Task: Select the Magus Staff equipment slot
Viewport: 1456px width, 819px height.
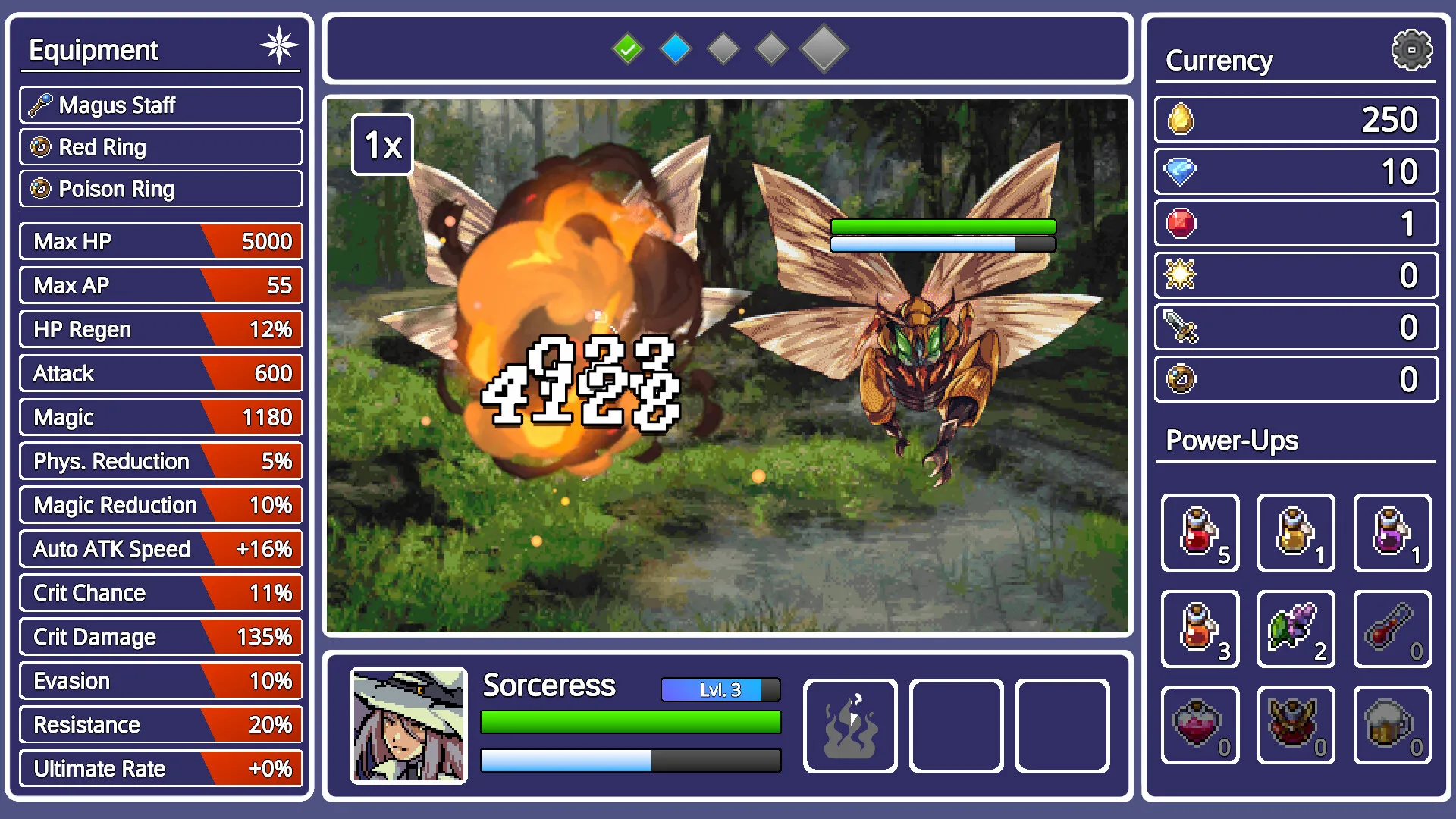Action: coord(160,105)
